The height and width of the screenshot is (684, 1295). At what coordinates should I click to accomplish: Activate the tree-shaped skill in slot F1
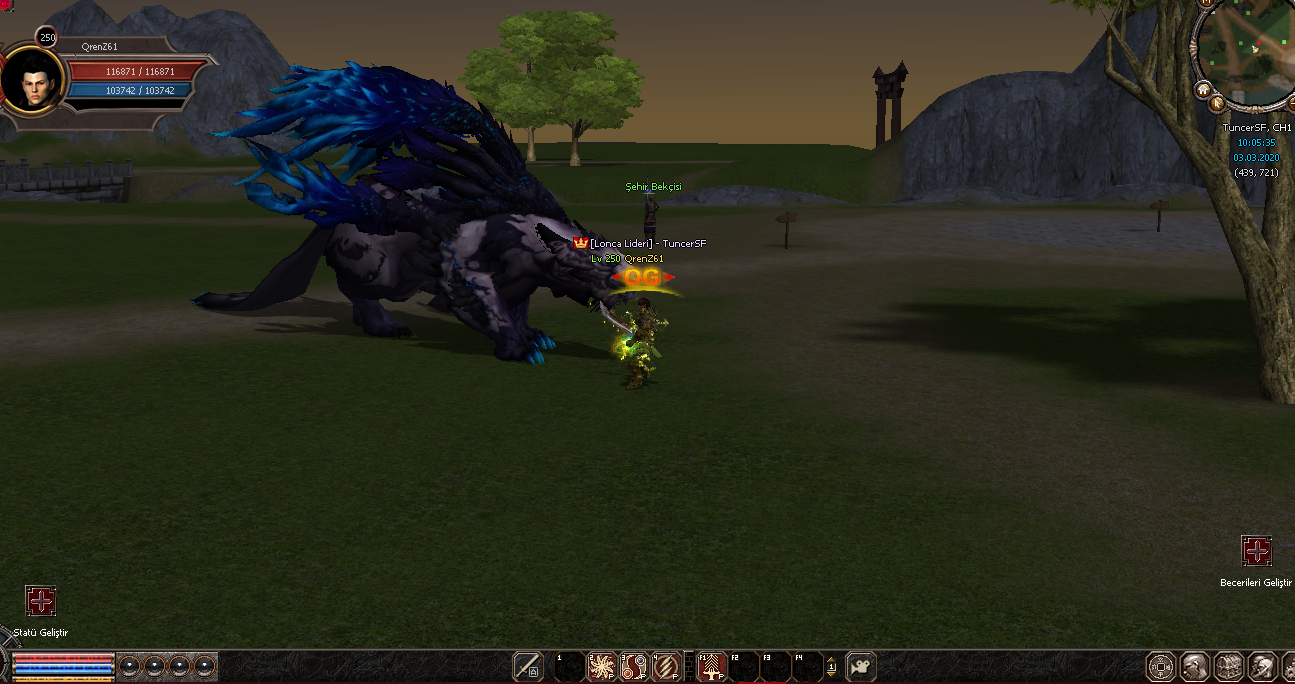tap(712, 666)
